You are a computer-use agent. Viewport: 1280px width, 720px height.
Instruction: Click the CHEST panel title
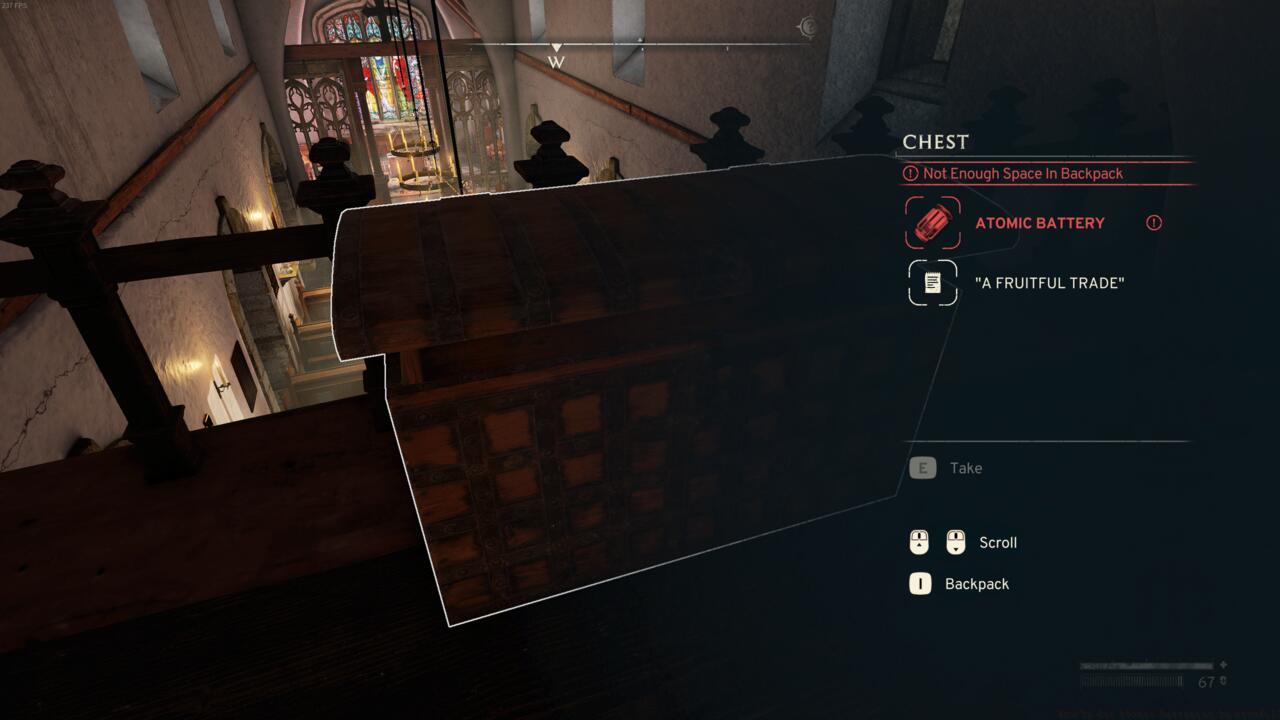point(934,141)
